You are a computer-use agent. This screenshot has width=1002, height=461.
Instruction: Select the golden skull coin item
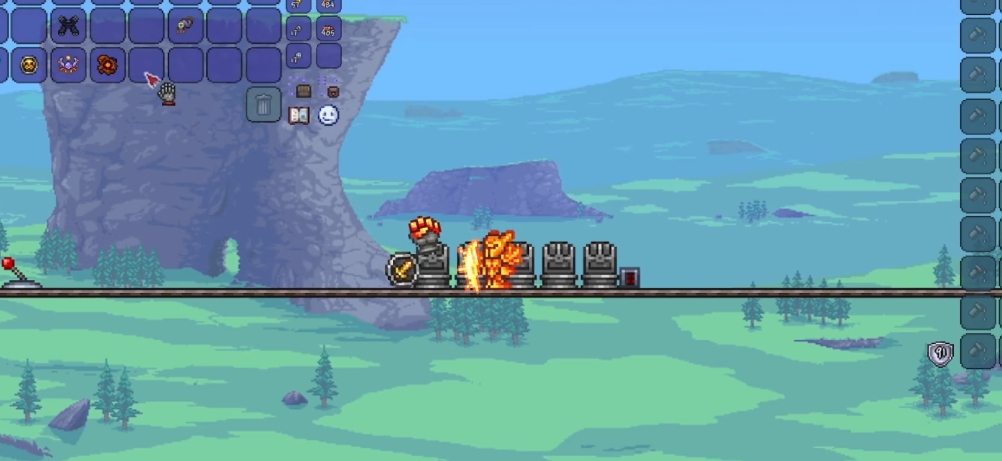[x=29, y=65]
